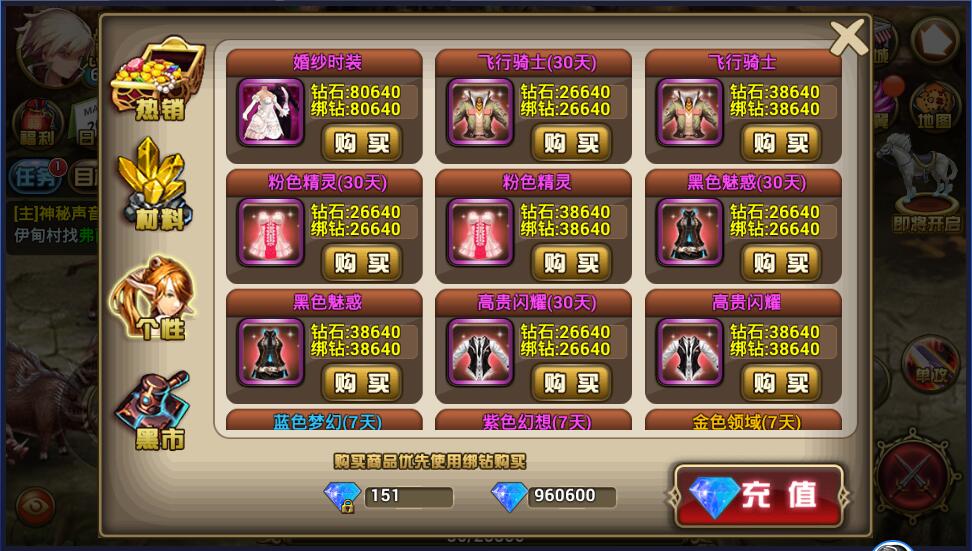Purchase the 黑色魅惑(30天) outfit
This screenshot has width=972, height=551.
coord(781,263)
